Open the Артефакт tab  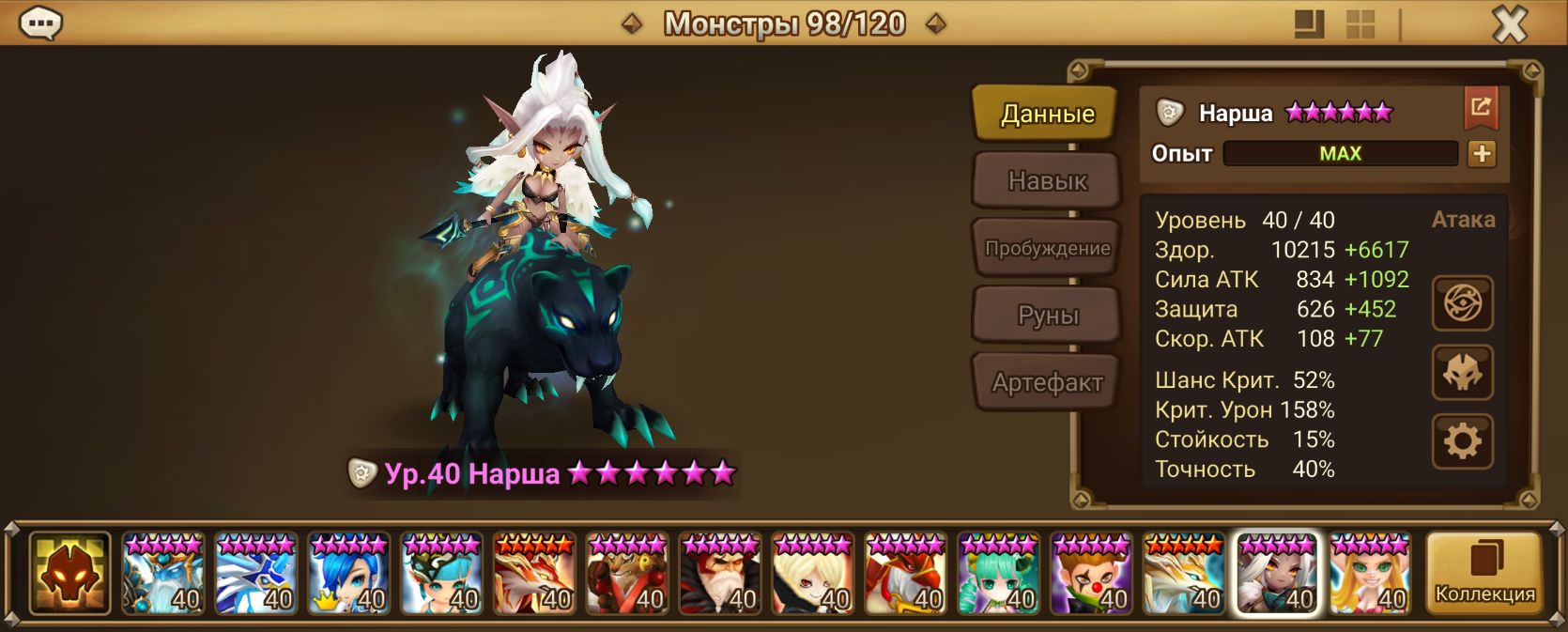point(1046,382)
